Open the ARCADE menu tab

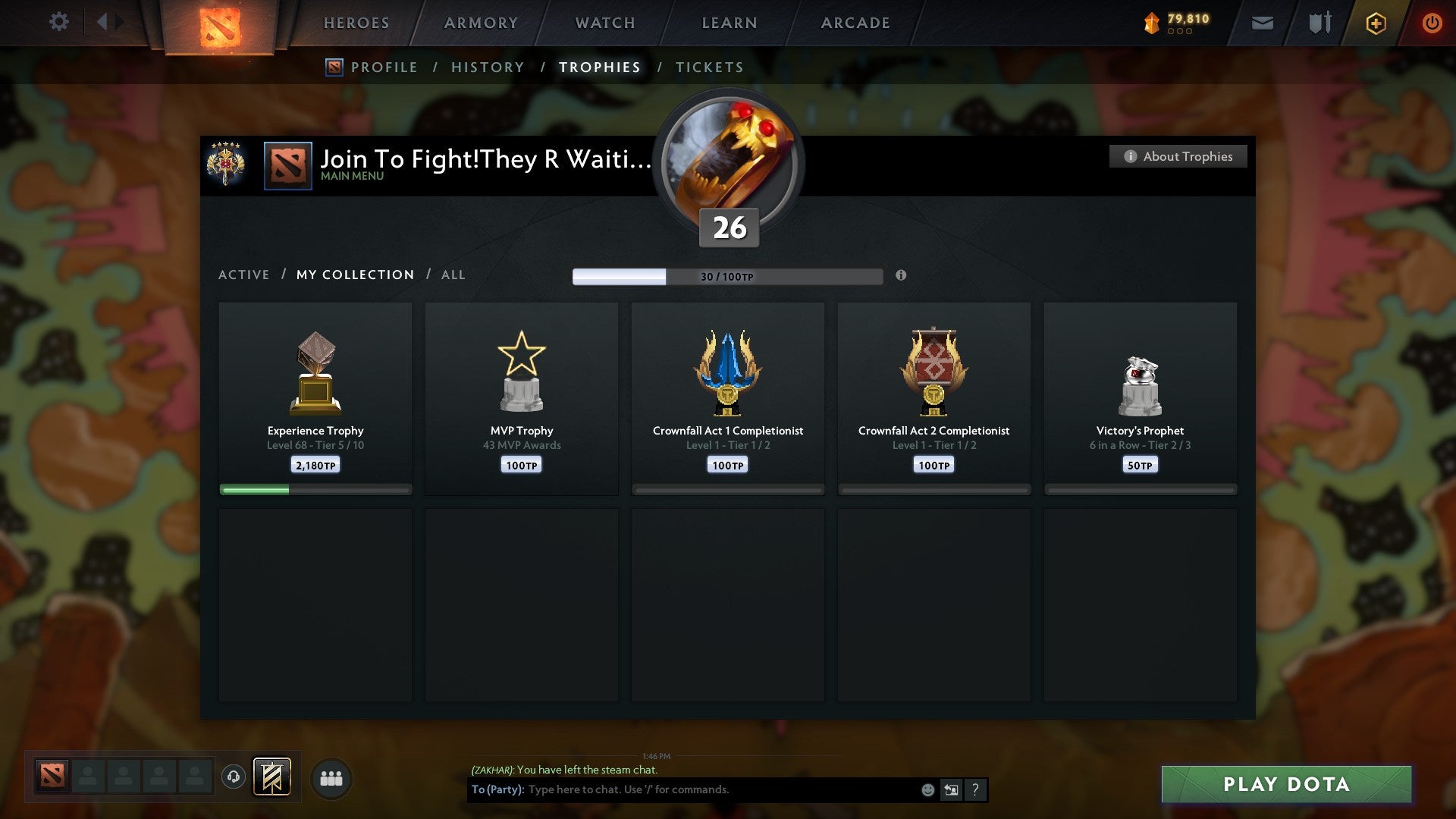tap(855, 23)
